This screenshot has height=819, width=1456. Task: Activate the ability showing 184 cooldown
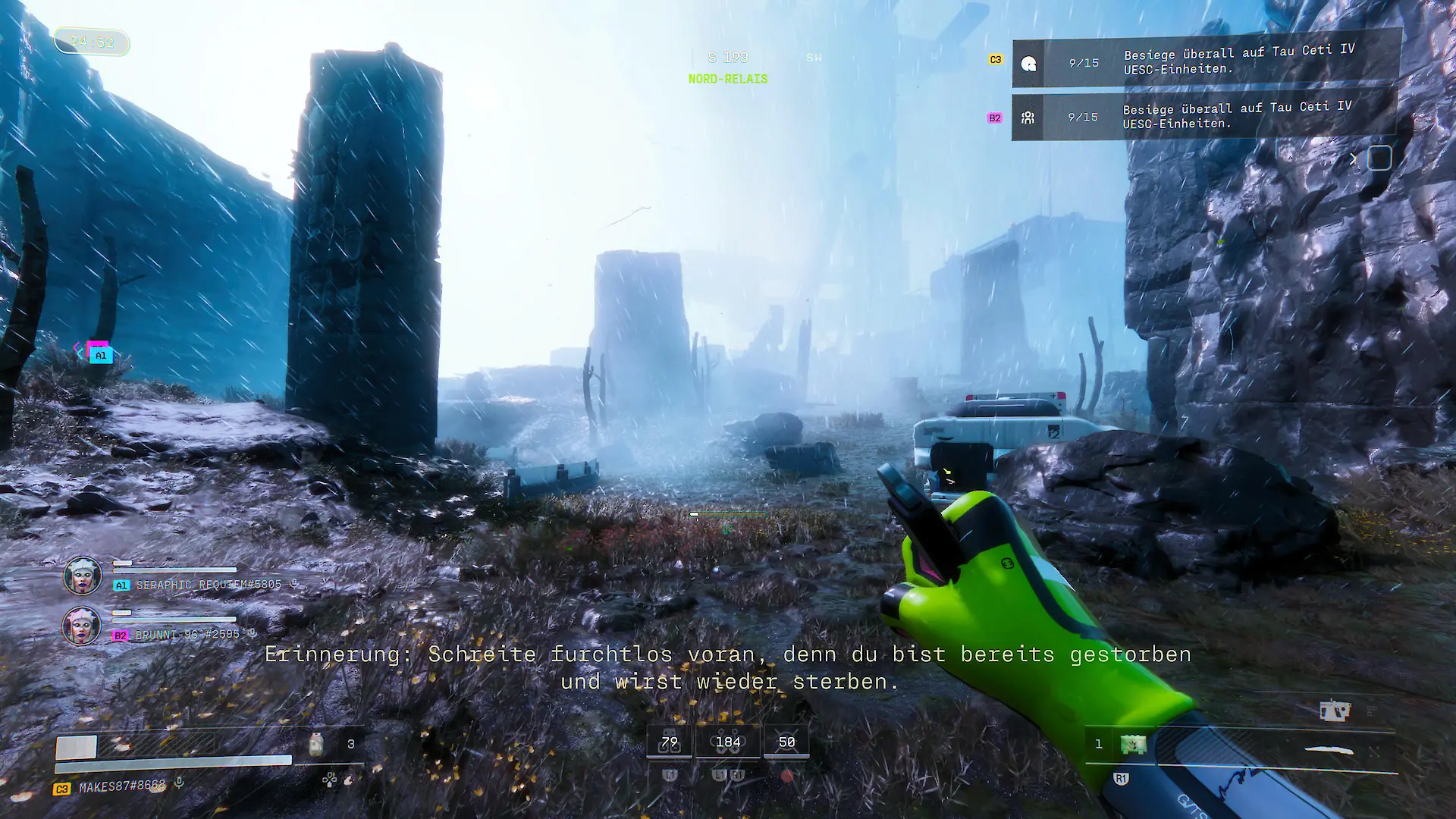pos(728,742)
